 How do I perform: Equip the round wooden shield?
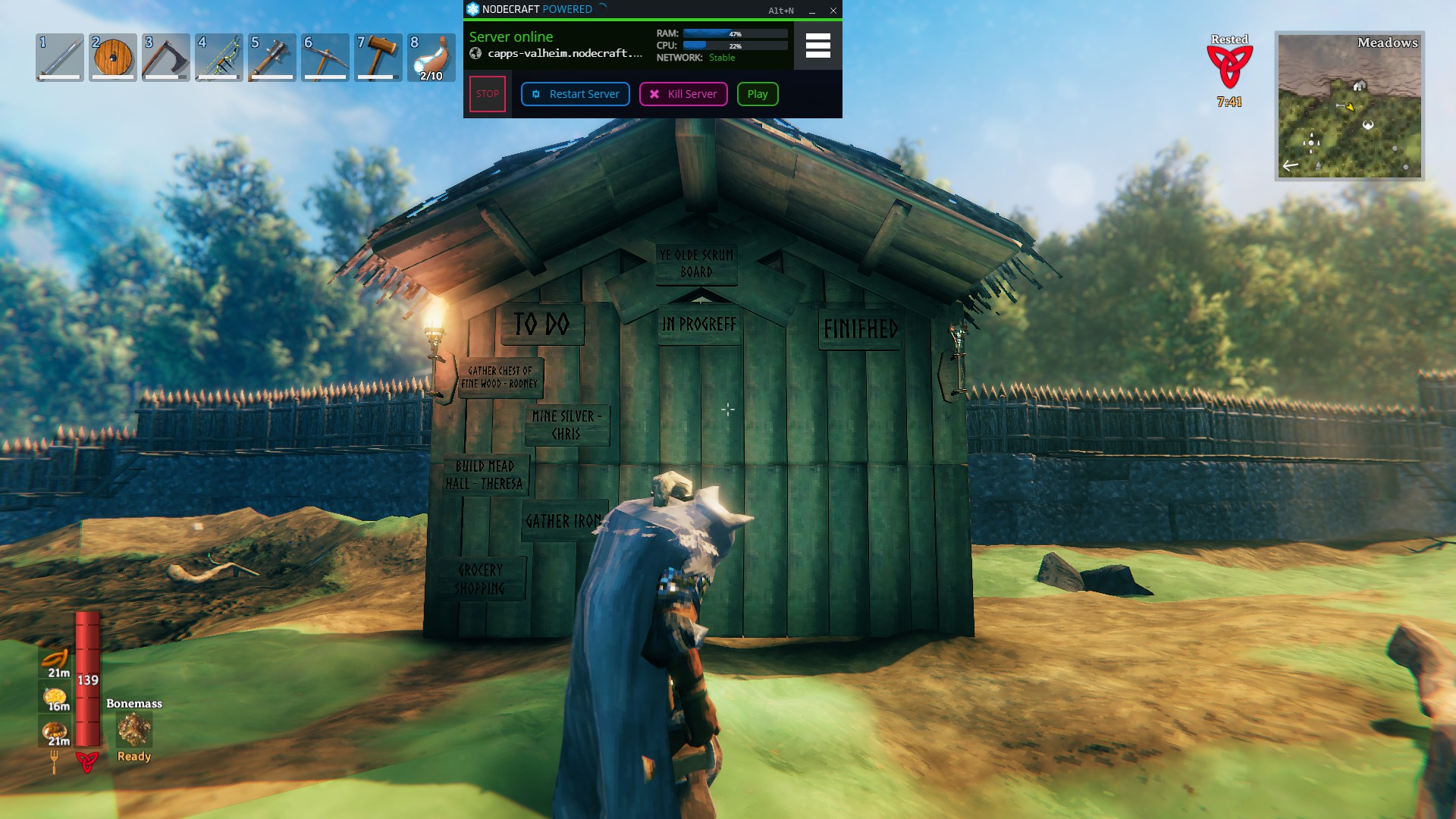[113, 57]
